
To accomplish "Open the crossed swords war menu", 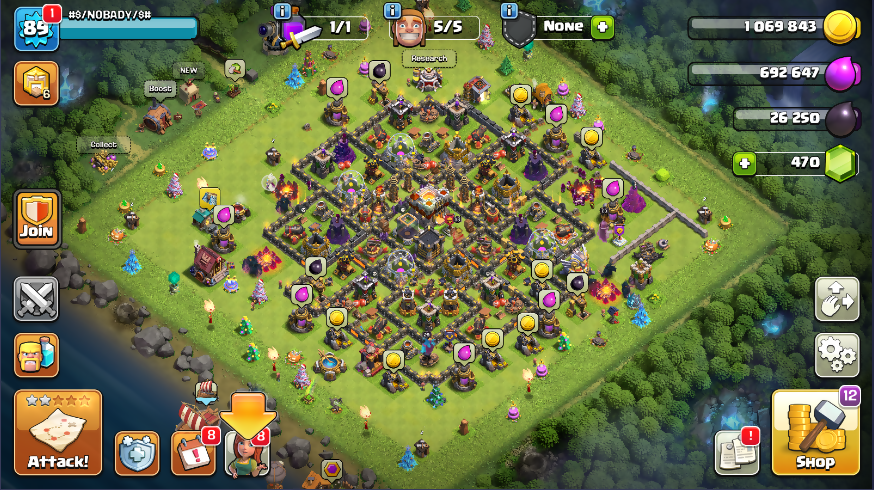I will (x=36, y=298).
